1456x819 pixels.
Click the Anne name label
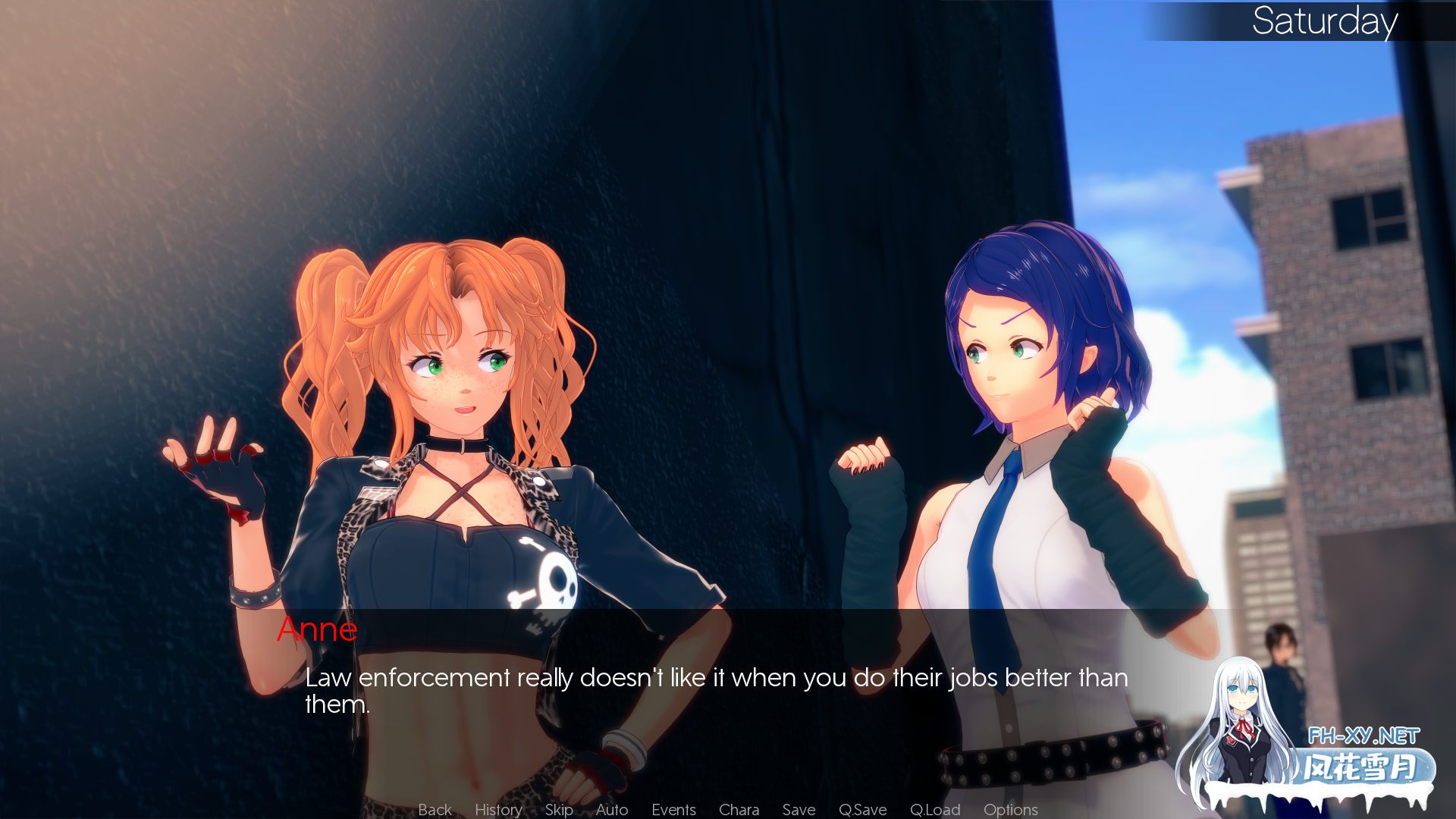(318, 629)
